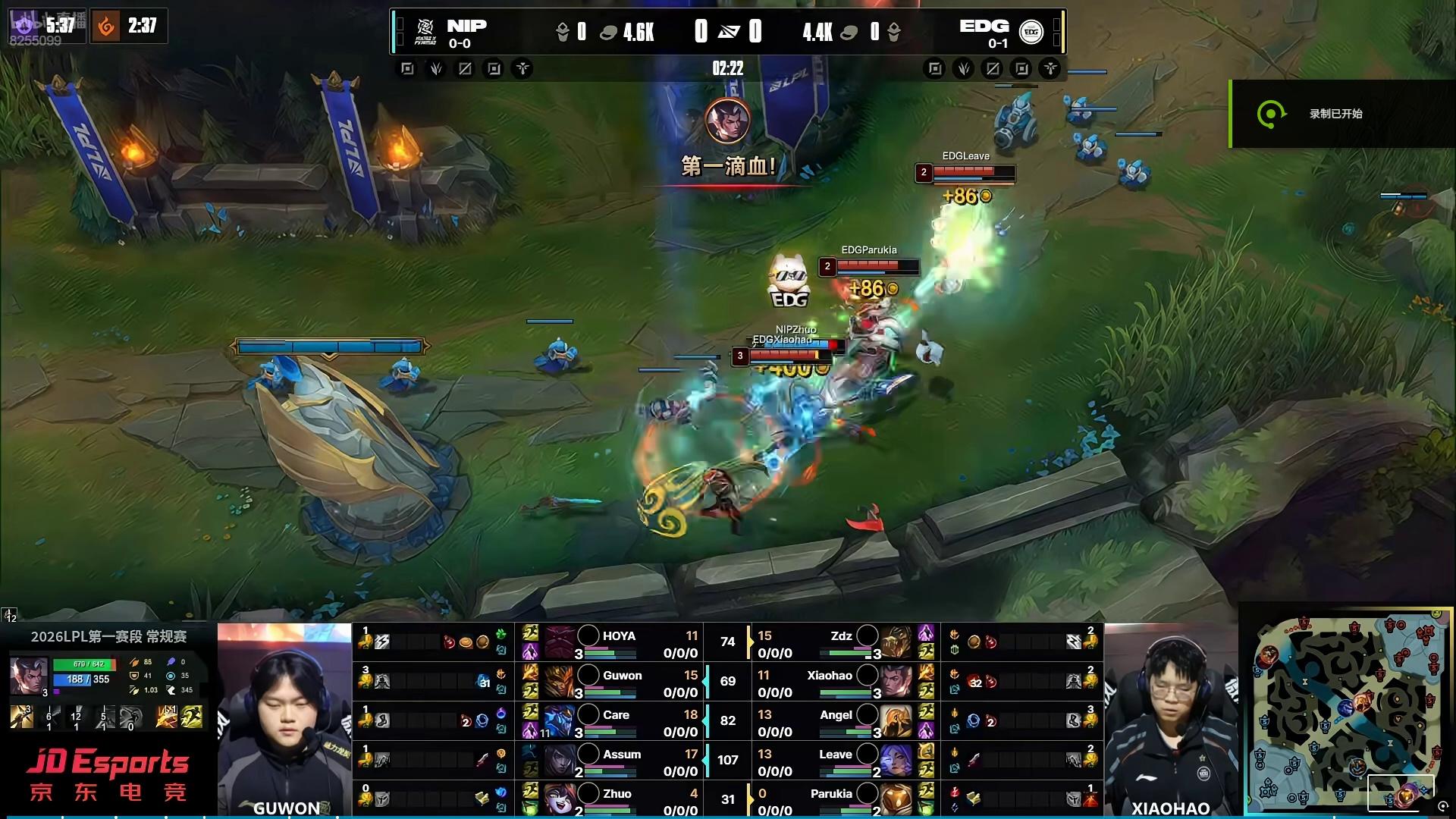Click the JD Esports sponsor logo

click(x=108, y=774)
